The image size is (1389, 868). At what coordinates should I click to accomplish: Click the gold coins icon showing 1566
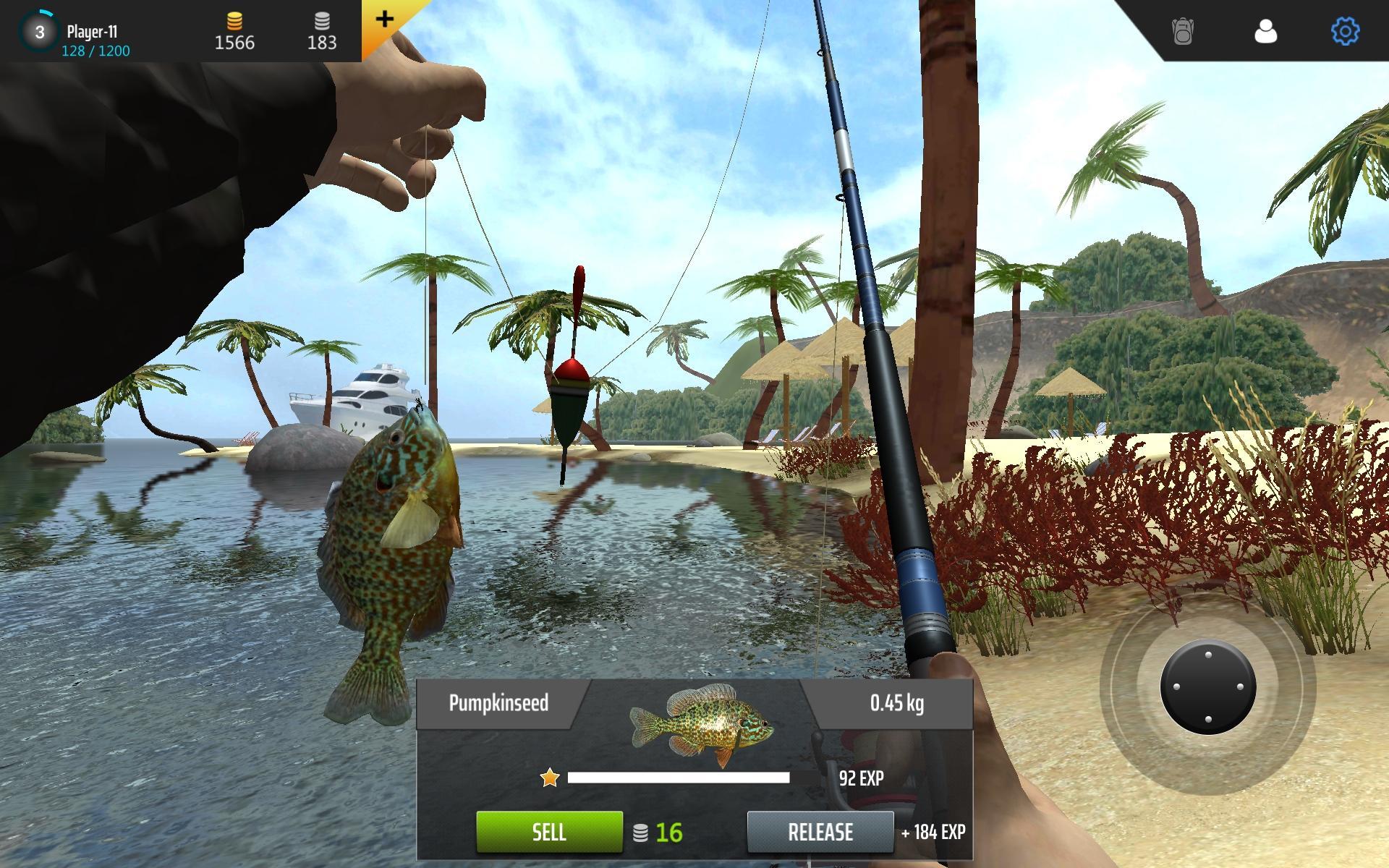pos(233,20)
